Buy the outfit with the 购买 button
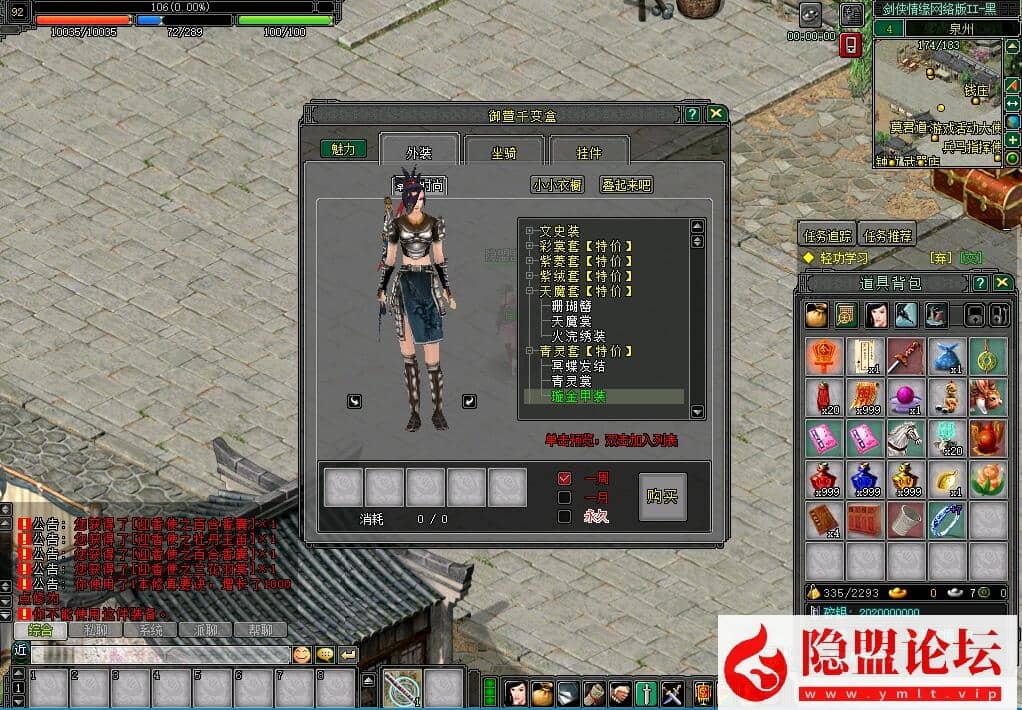1022x710 pixels. coord(662,497)
